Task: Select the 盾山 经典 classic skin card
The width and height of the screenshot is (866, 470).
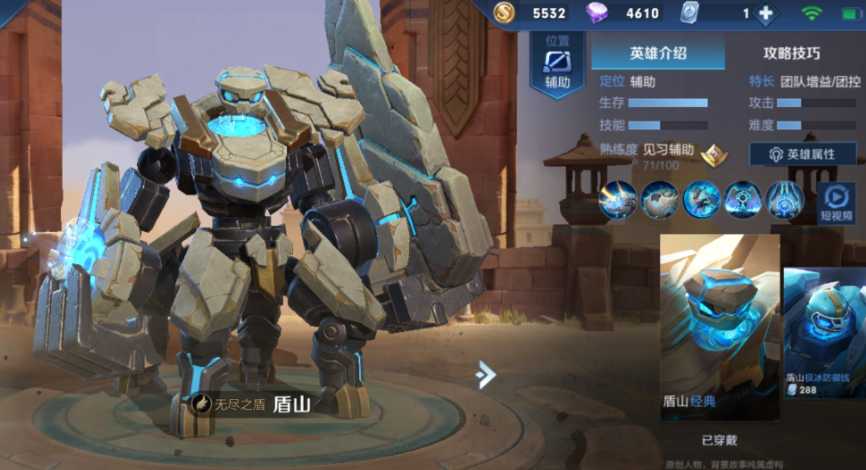Action: (720, 326)
